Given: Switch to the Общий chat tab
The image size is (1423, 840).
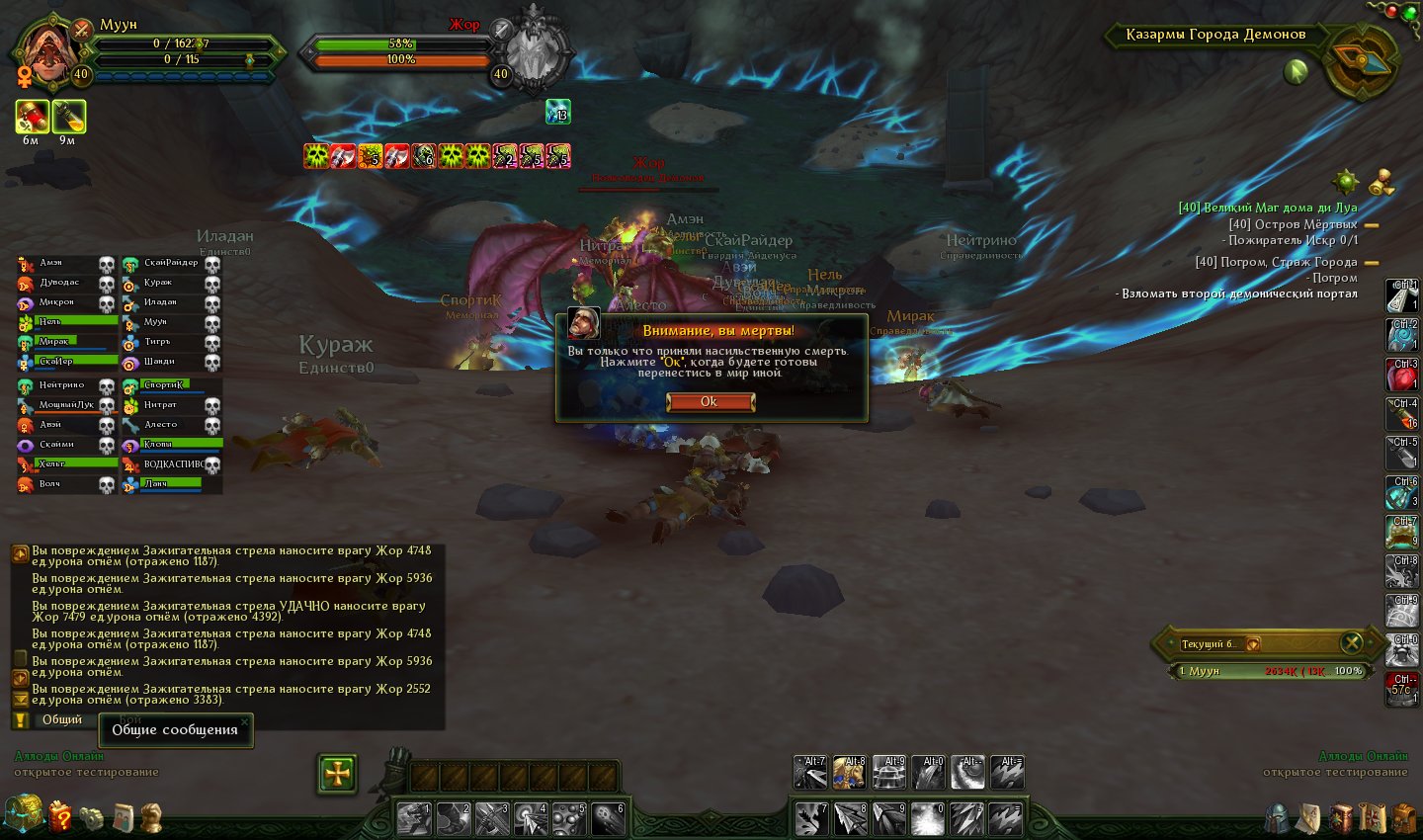Looking at the screenshot, I should pos(61,719).
